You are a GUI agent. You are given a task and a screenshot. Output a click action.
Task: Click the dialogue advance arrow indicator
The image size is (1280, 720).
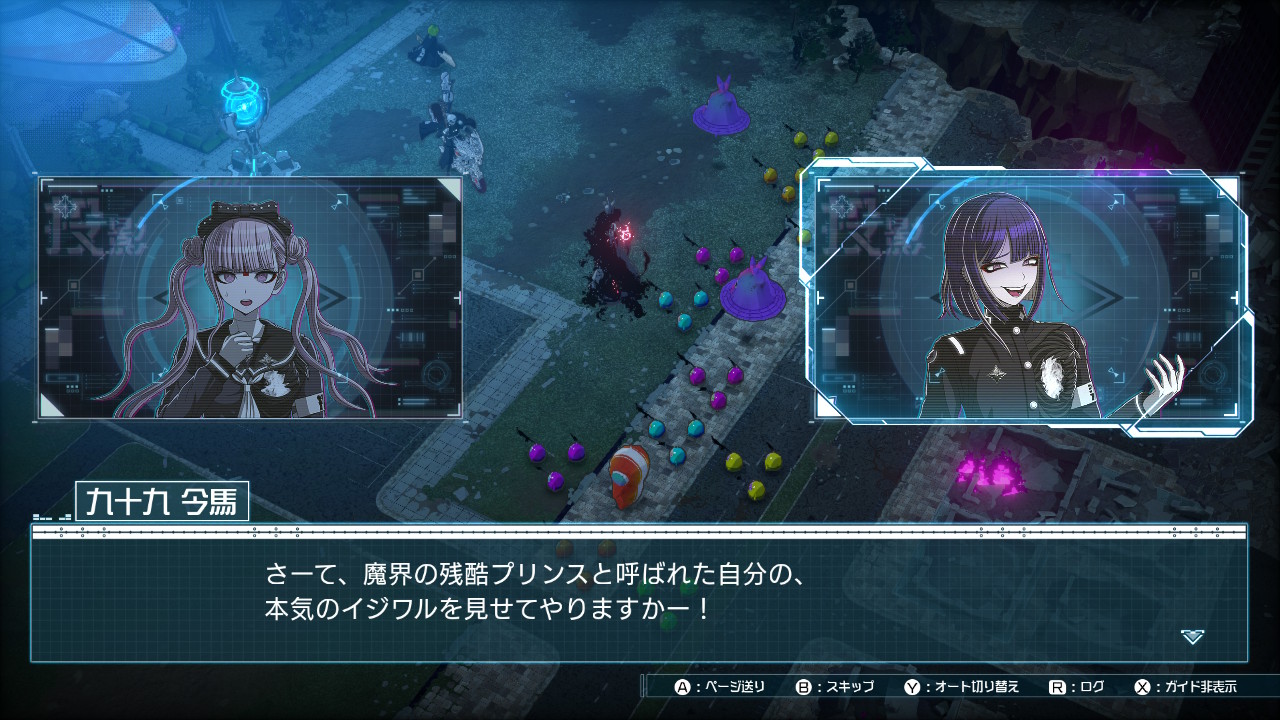click(x=1192, y=636)
